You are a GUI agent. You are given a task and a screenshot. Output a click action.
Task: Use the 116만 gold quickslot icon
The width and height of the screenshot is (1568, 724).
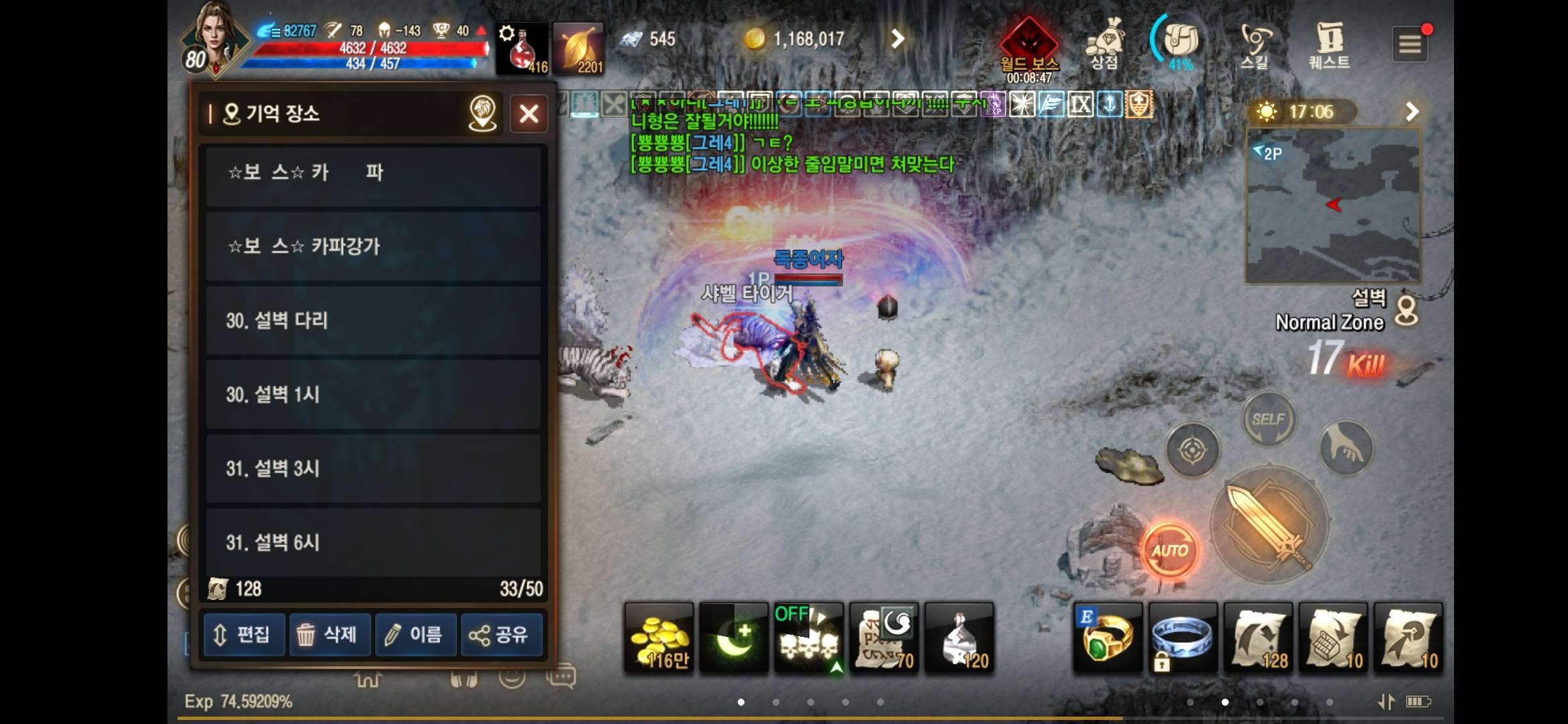click(659, 637)
